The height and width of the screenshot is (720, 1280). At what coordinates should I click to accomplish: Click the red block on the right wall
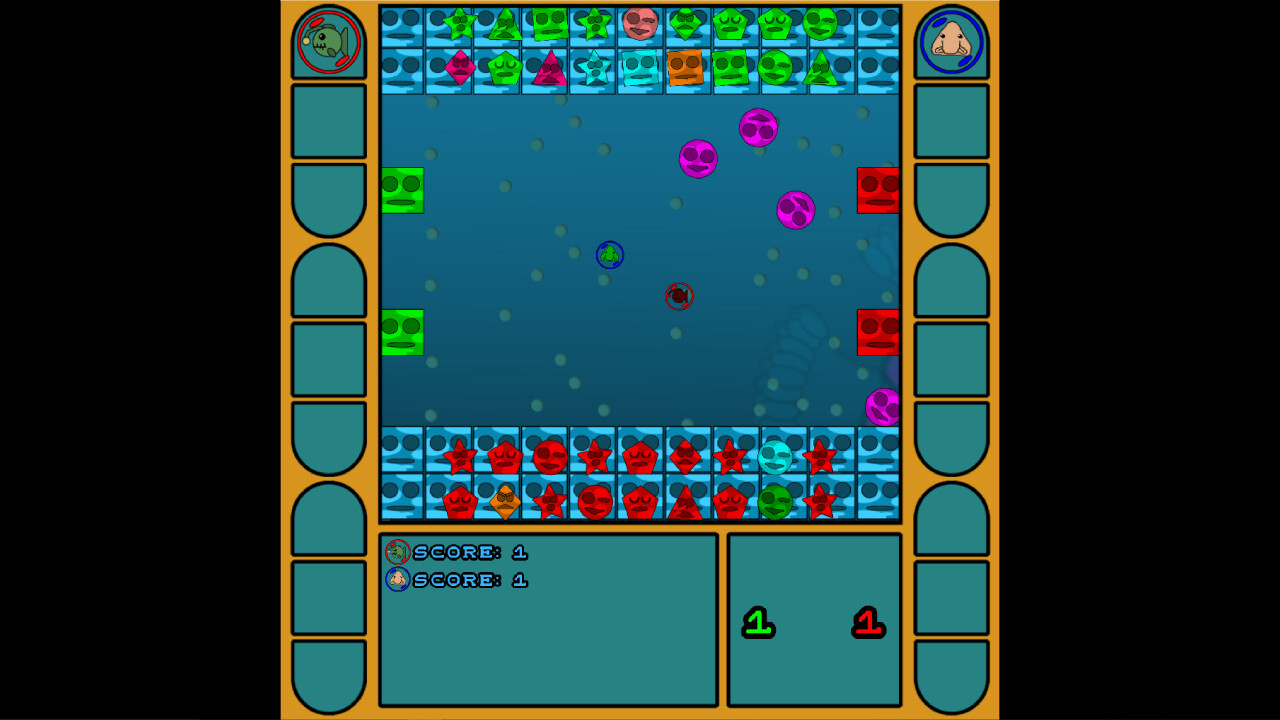pos(877,190)
